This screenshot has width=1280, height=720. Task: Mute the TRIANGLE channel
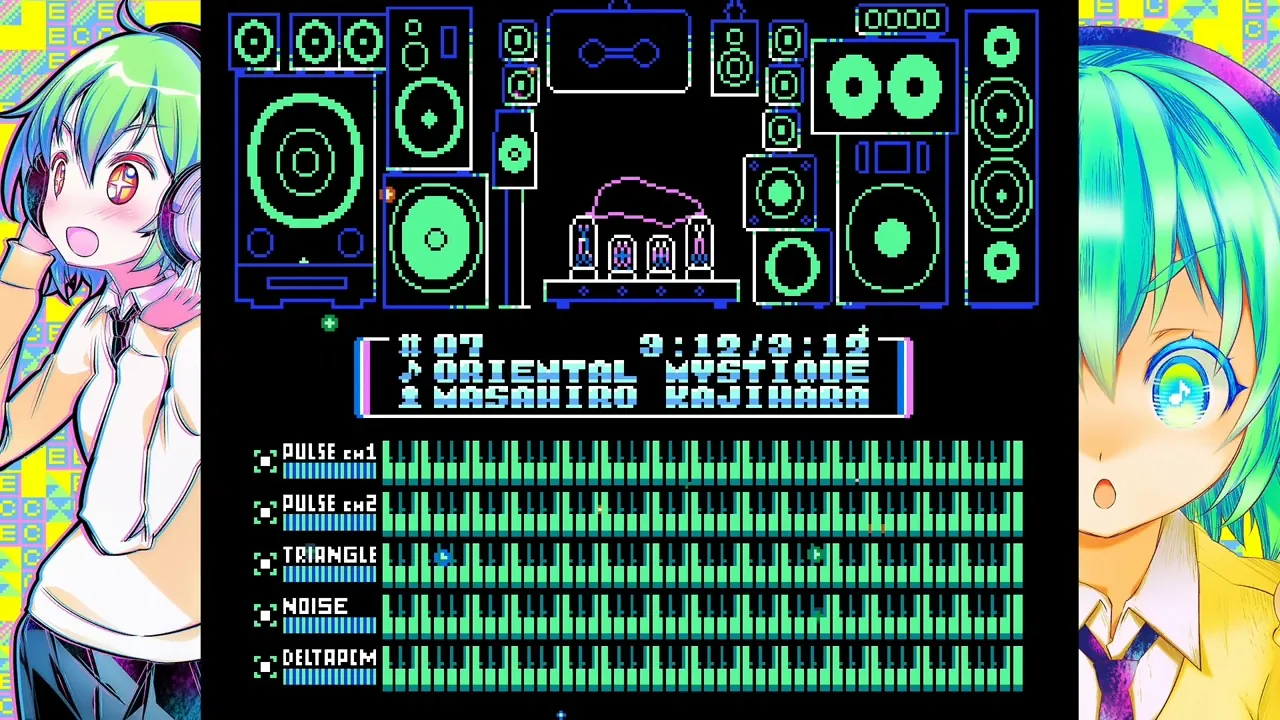(265, 563)
